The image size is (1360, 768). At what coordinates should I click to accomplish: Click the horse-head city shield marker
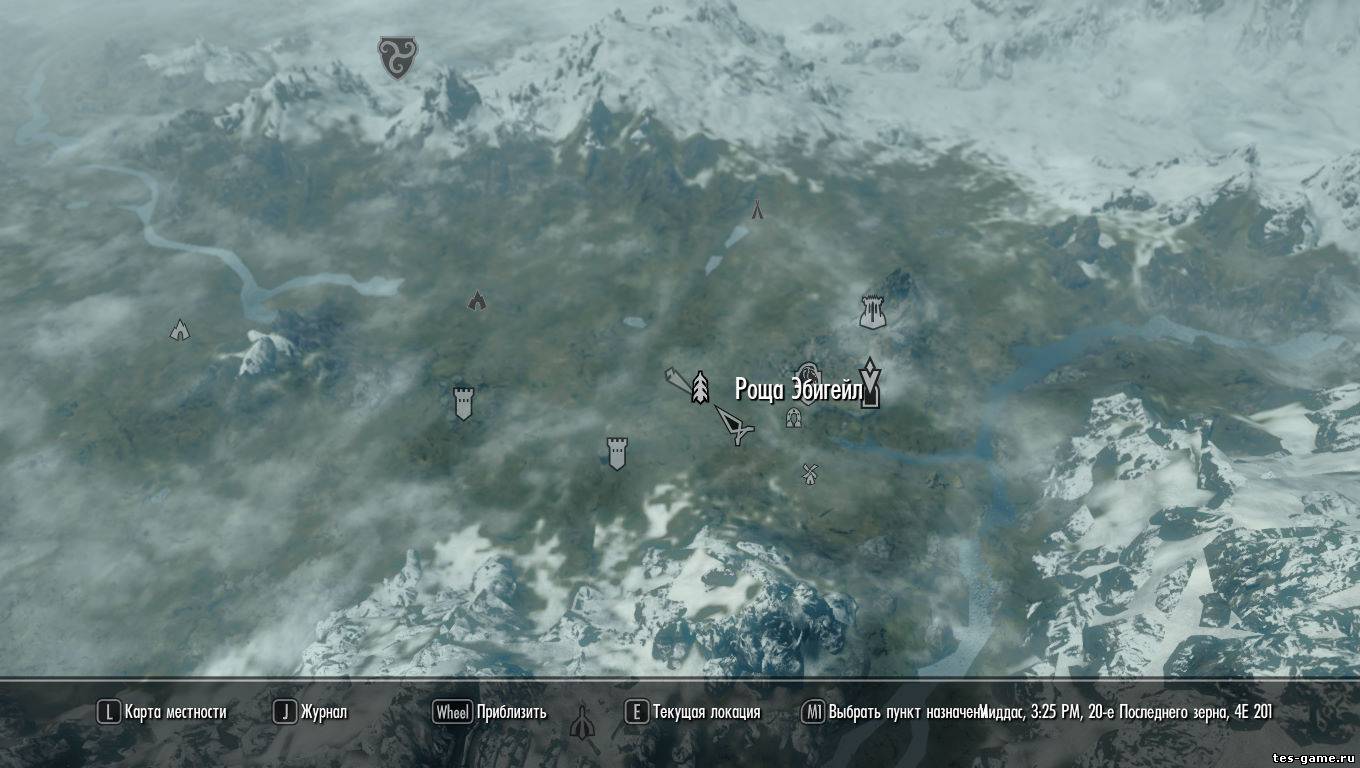(808, 374)
